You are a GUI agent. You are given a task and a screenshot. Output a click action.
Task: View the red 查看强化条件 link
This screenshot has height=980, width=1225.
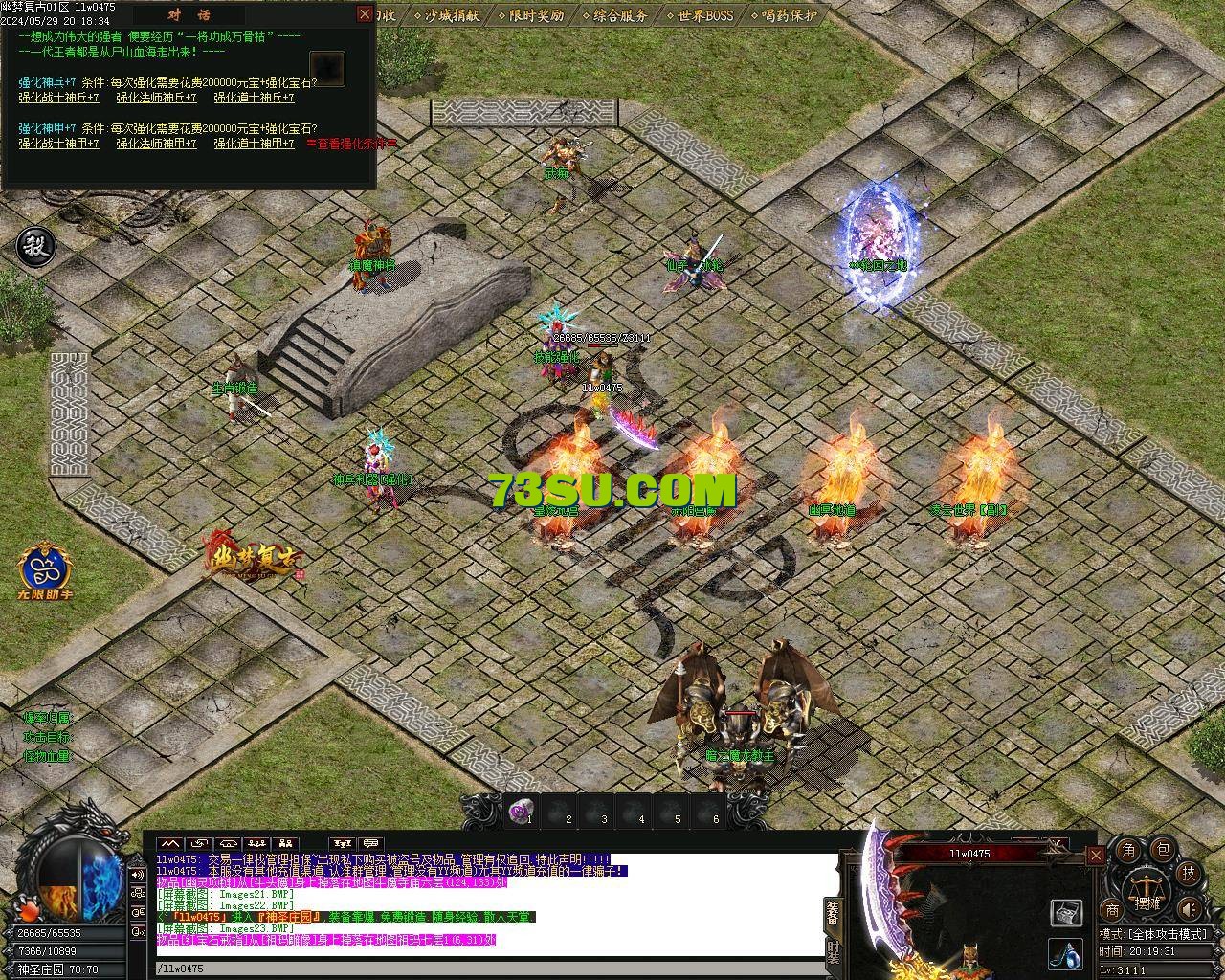point(351,144)
